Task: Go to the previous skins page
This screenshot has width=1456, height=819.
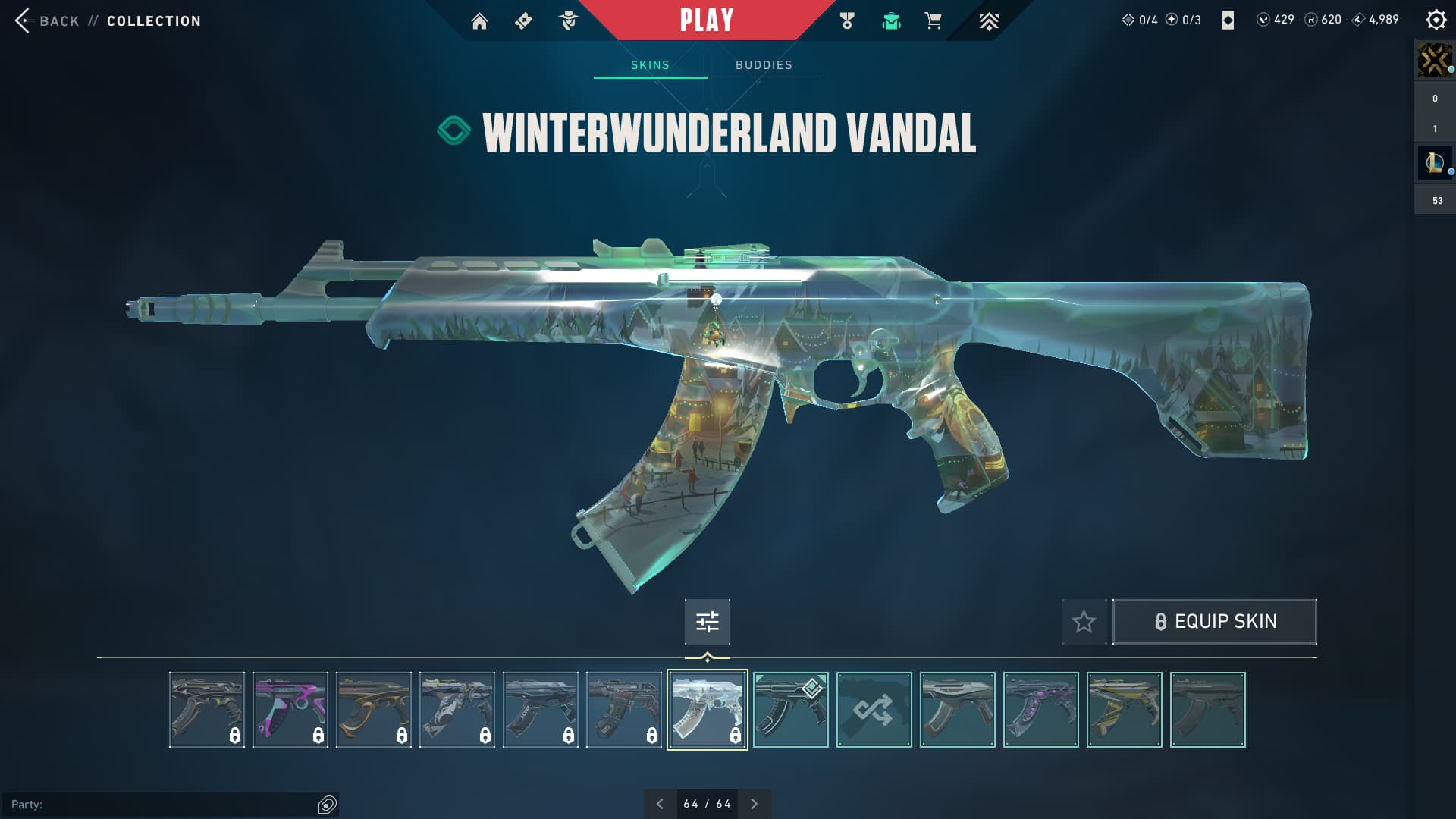Action: (660, 804)
